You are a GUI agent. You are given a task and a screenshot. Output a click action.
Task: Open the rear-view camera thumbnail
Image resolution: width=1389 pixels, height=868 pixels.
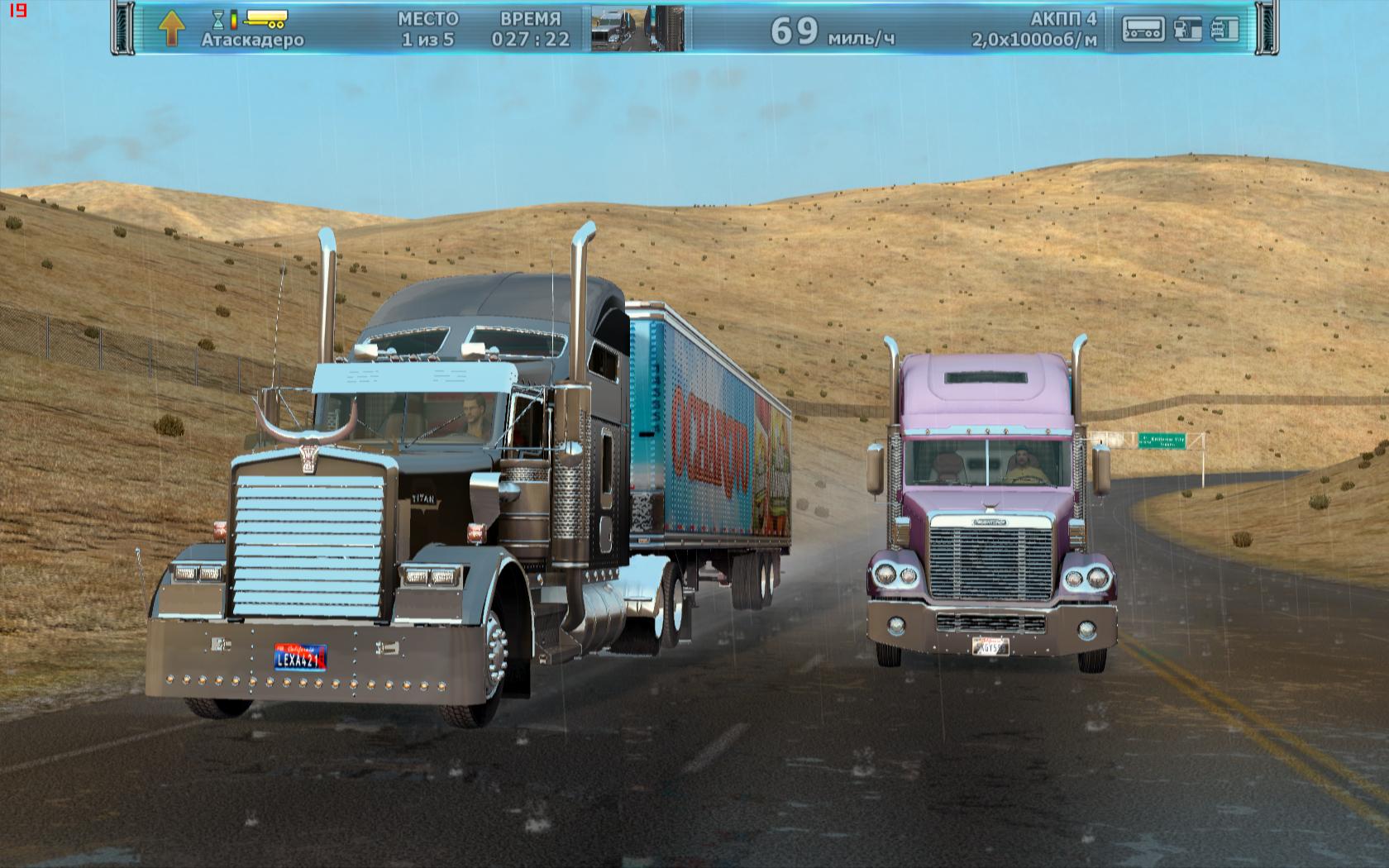637,29
